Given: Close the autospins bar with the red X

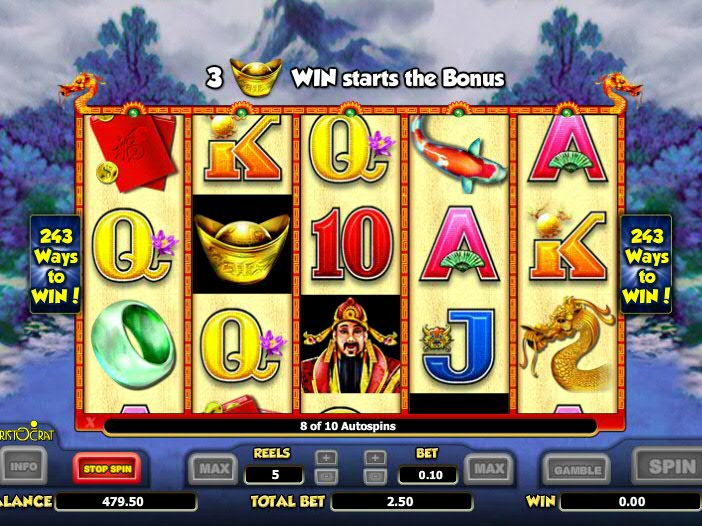Looking at the screenshot, I should click(x=91, y=425).
